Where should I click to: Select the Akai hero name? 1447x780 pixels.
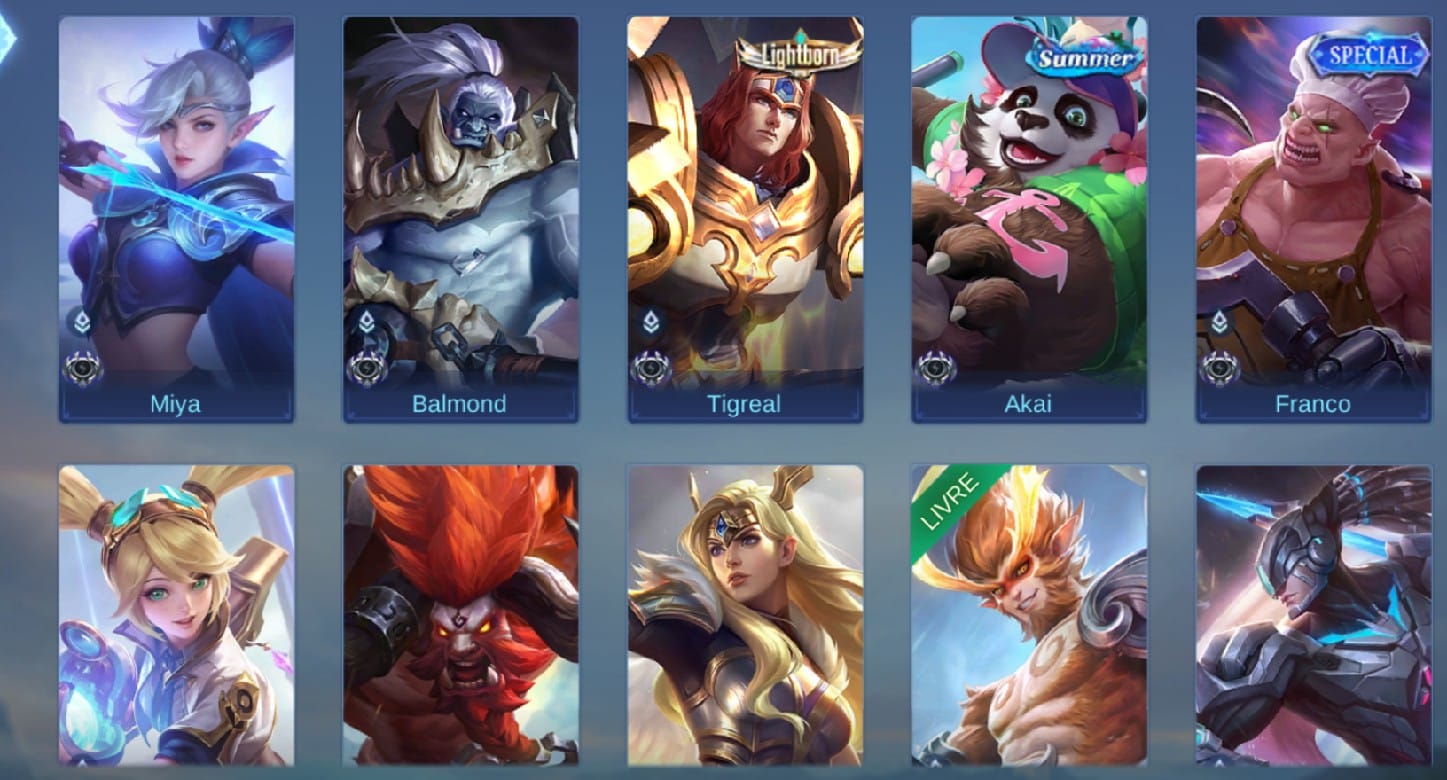coord(1030,403)
